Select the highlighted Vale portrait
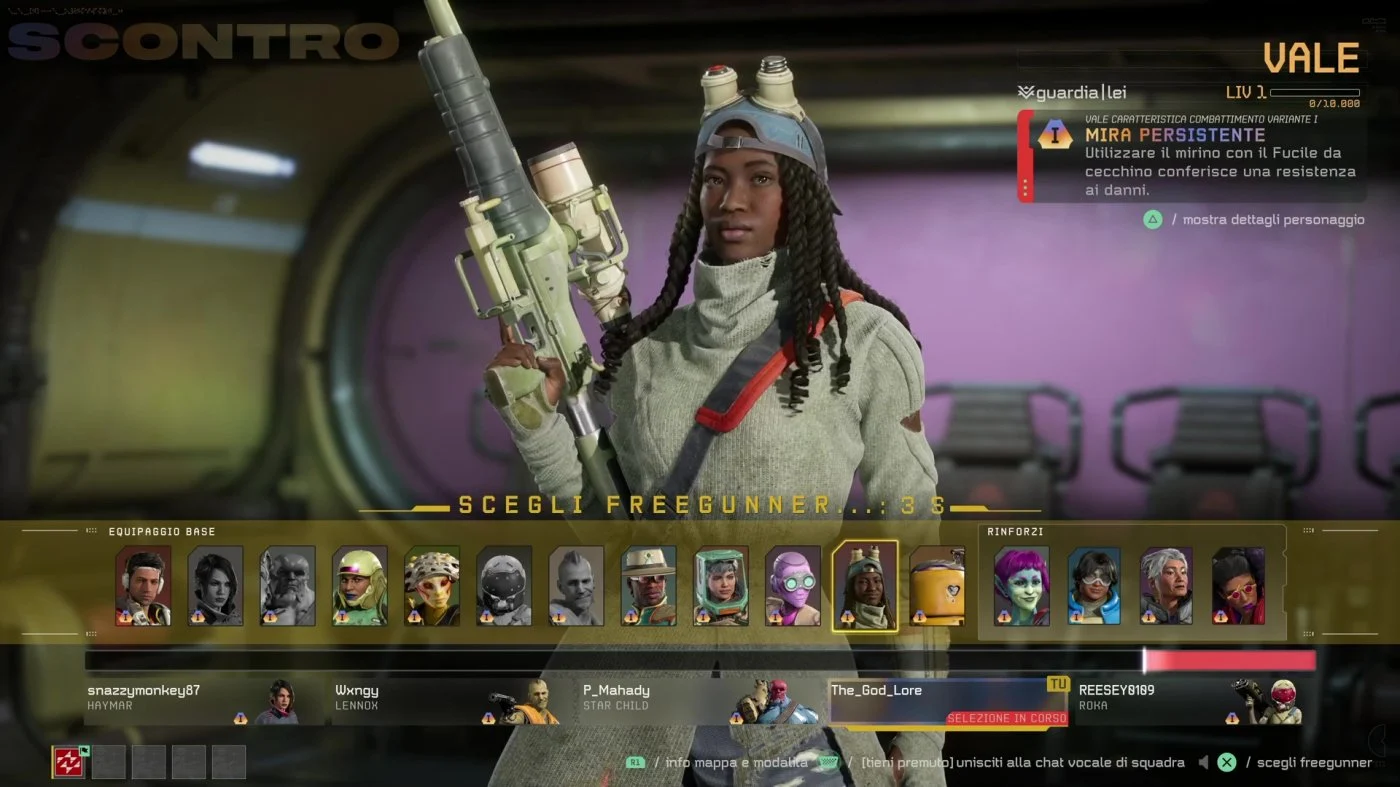Image resolution: width=1400 pixels, height=787 pixels. [x=865, y=586]
